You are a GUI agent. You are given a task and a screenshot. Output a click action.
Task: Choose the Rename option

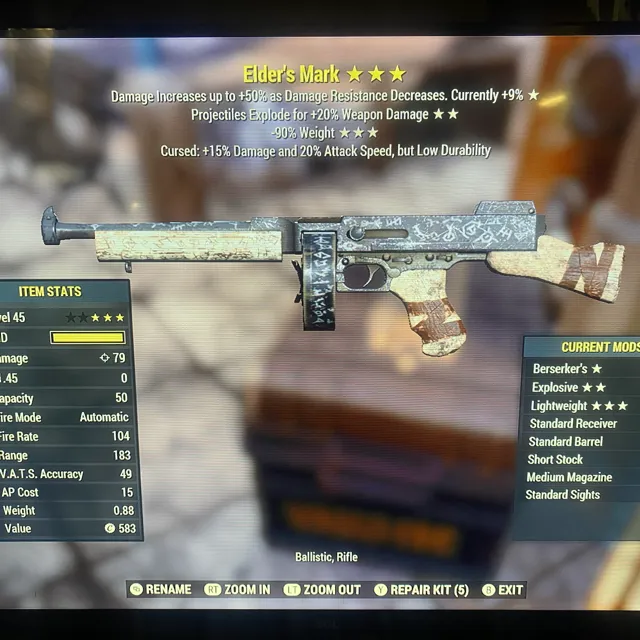[160, 589]
